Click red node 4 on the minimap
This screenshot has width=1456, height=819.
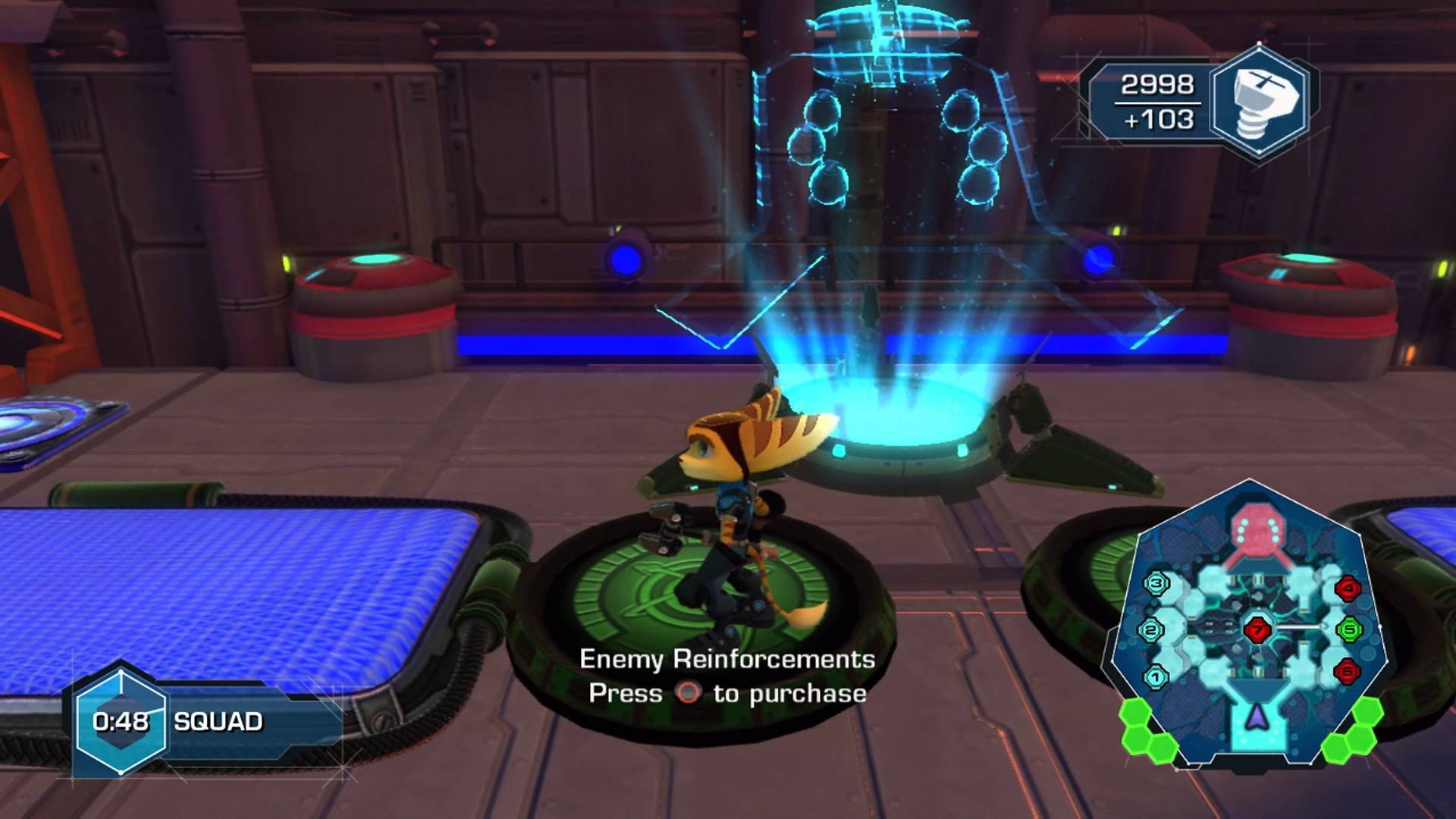tap(1348, 587)
